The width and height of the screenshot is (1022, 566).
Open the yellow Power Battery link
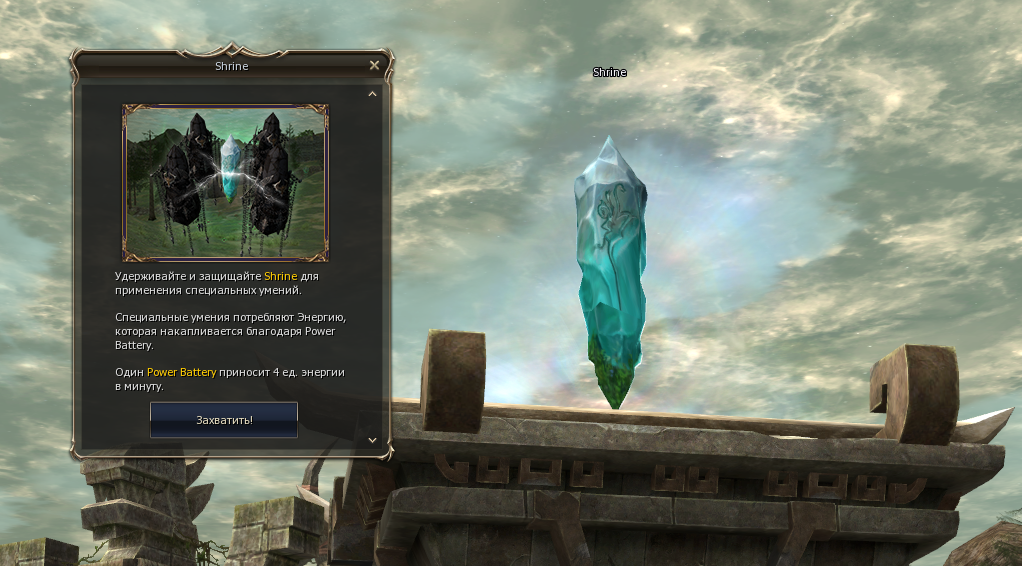[181, 372]
